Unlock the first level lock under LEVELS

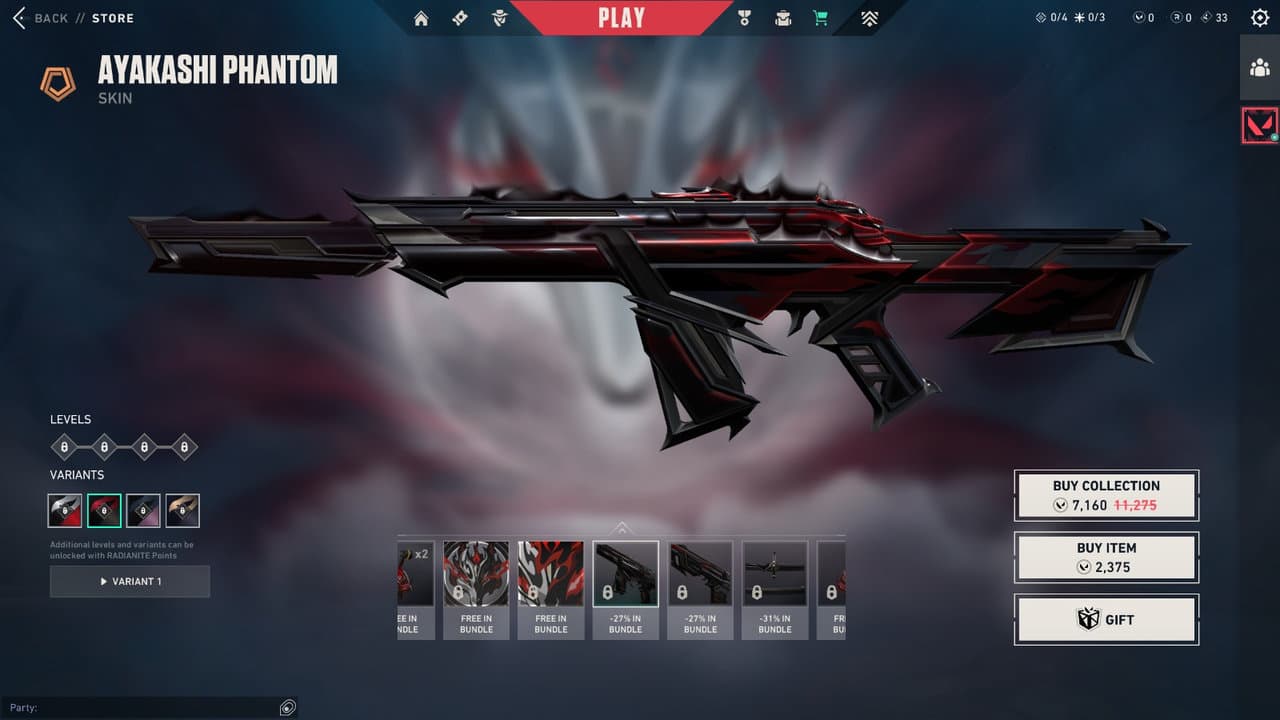(x=62, y=447)
